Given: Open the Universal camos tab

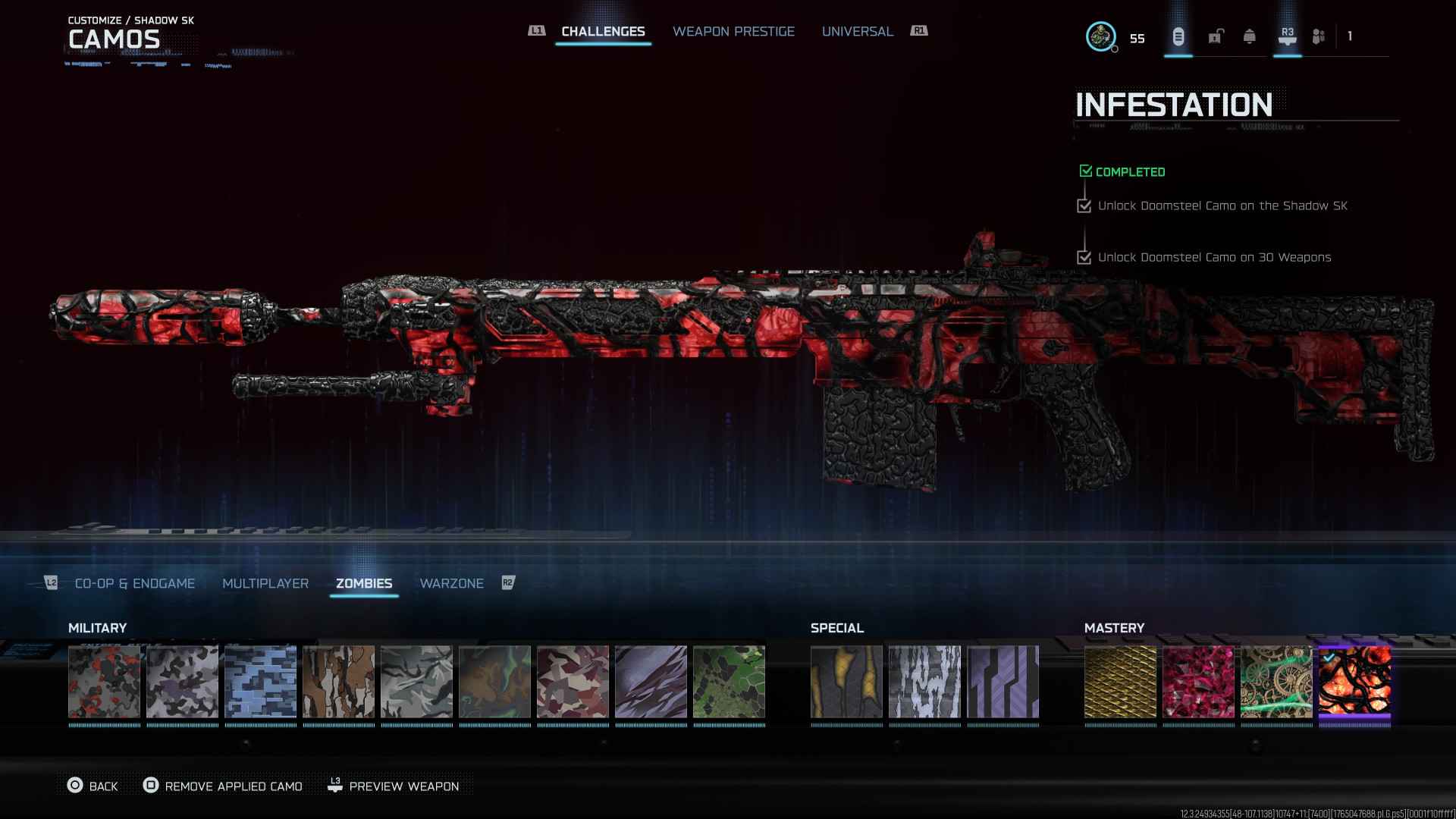Looking at the screenshot, I should [857, 31].
